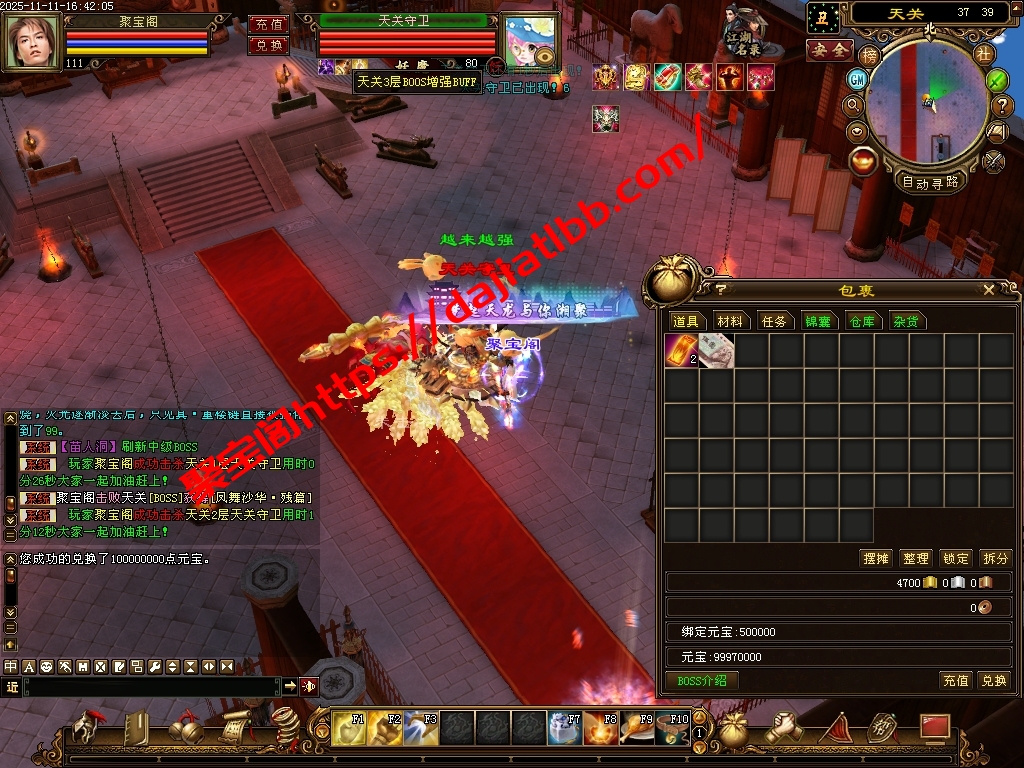Activate the F1 hotbar skill
The image size is (1024, 768).
click(x=350, y=729)
